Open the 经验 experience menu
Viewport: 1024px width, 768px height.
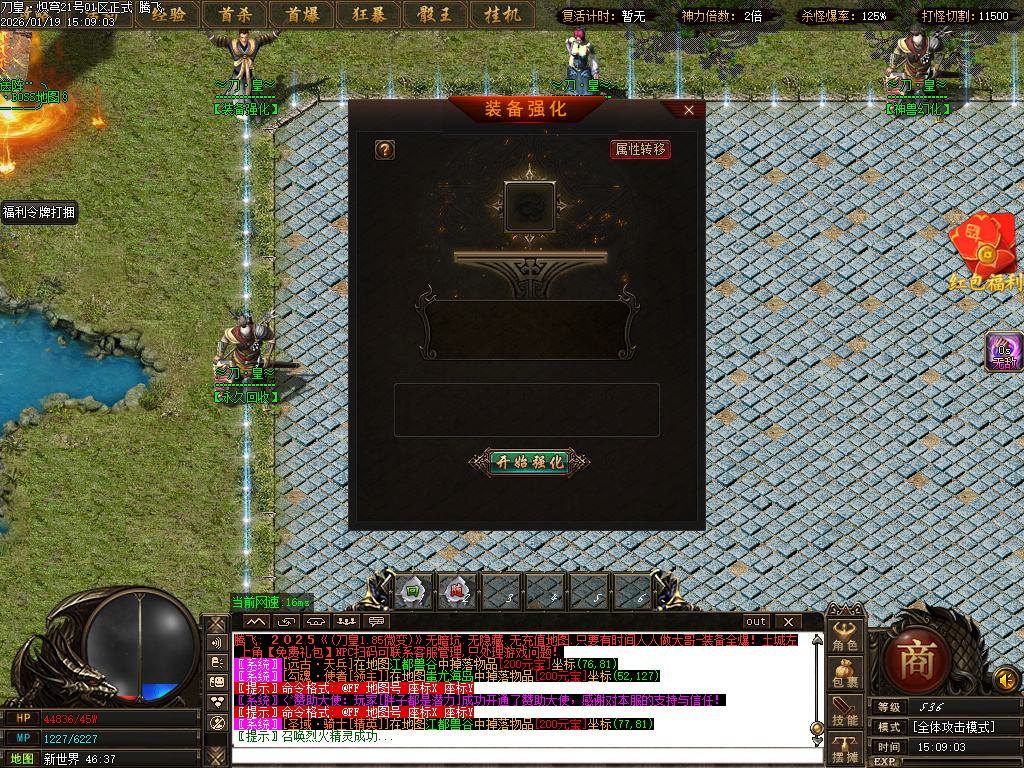click(167, 14)
